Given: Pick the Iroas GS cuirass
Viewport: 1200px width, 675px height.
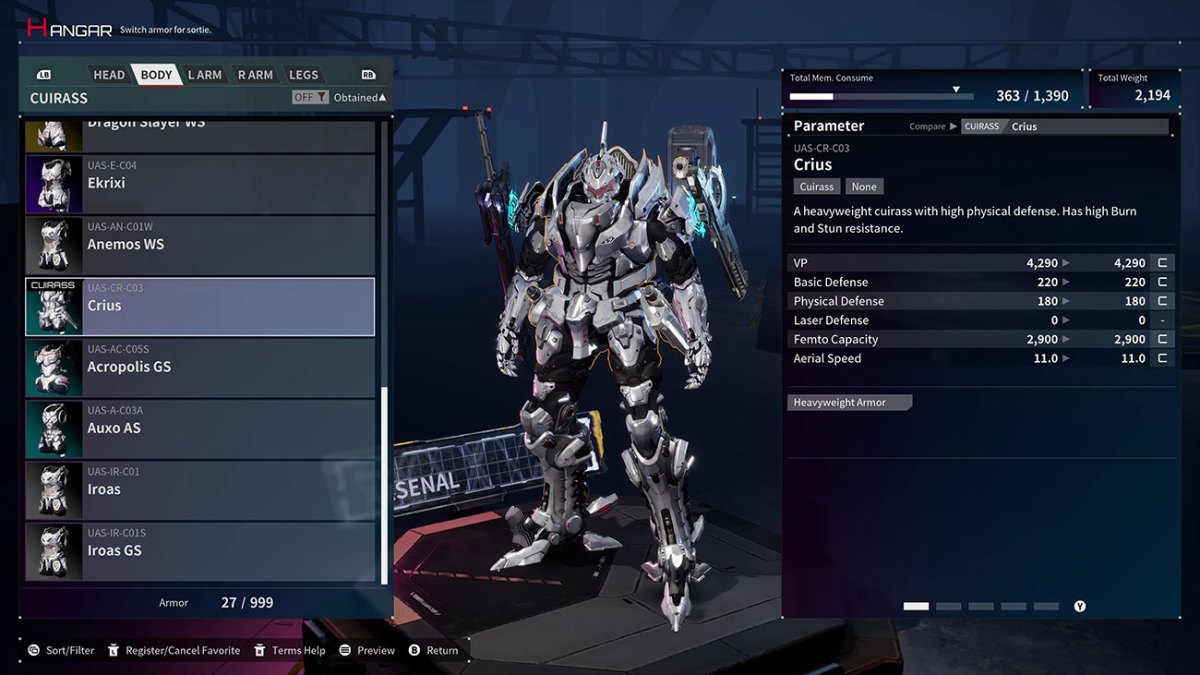Looking at the screenshot, I should 200,551.
